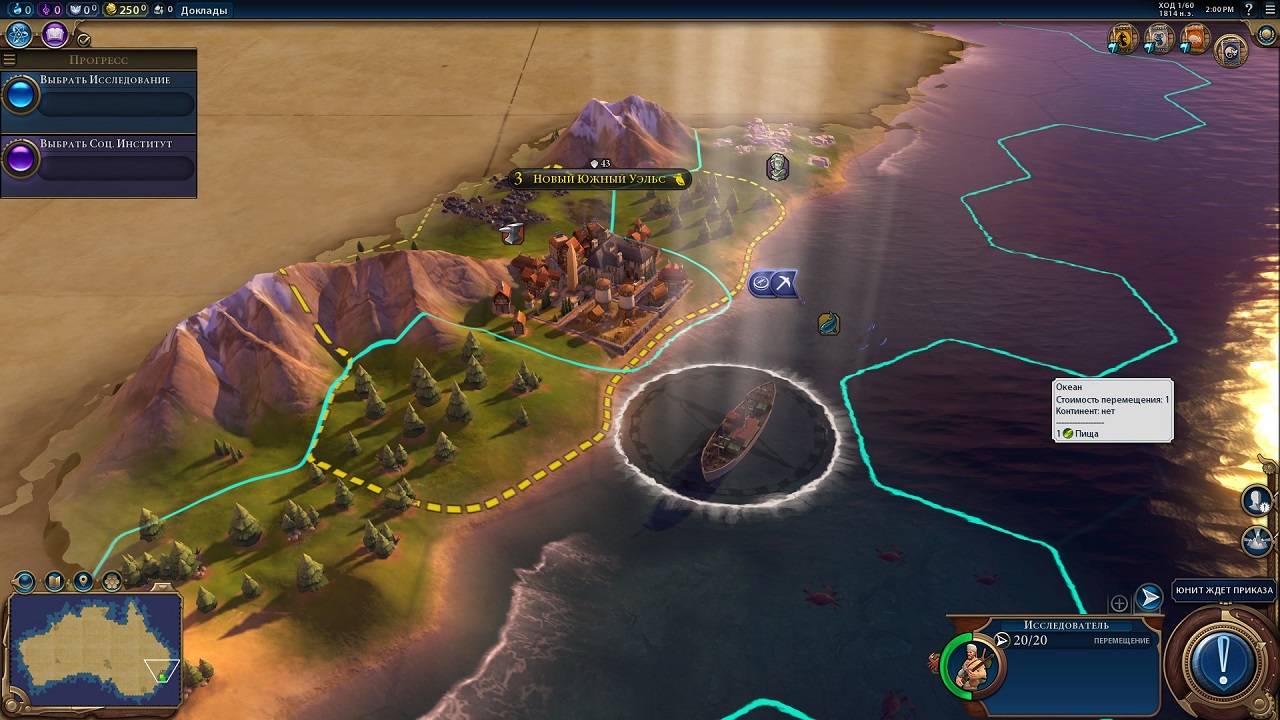Image resolution: width=1280 pixels, height=720 pixels.
Task: Collapse the Прогресс panel list icon
Action: 10,60
